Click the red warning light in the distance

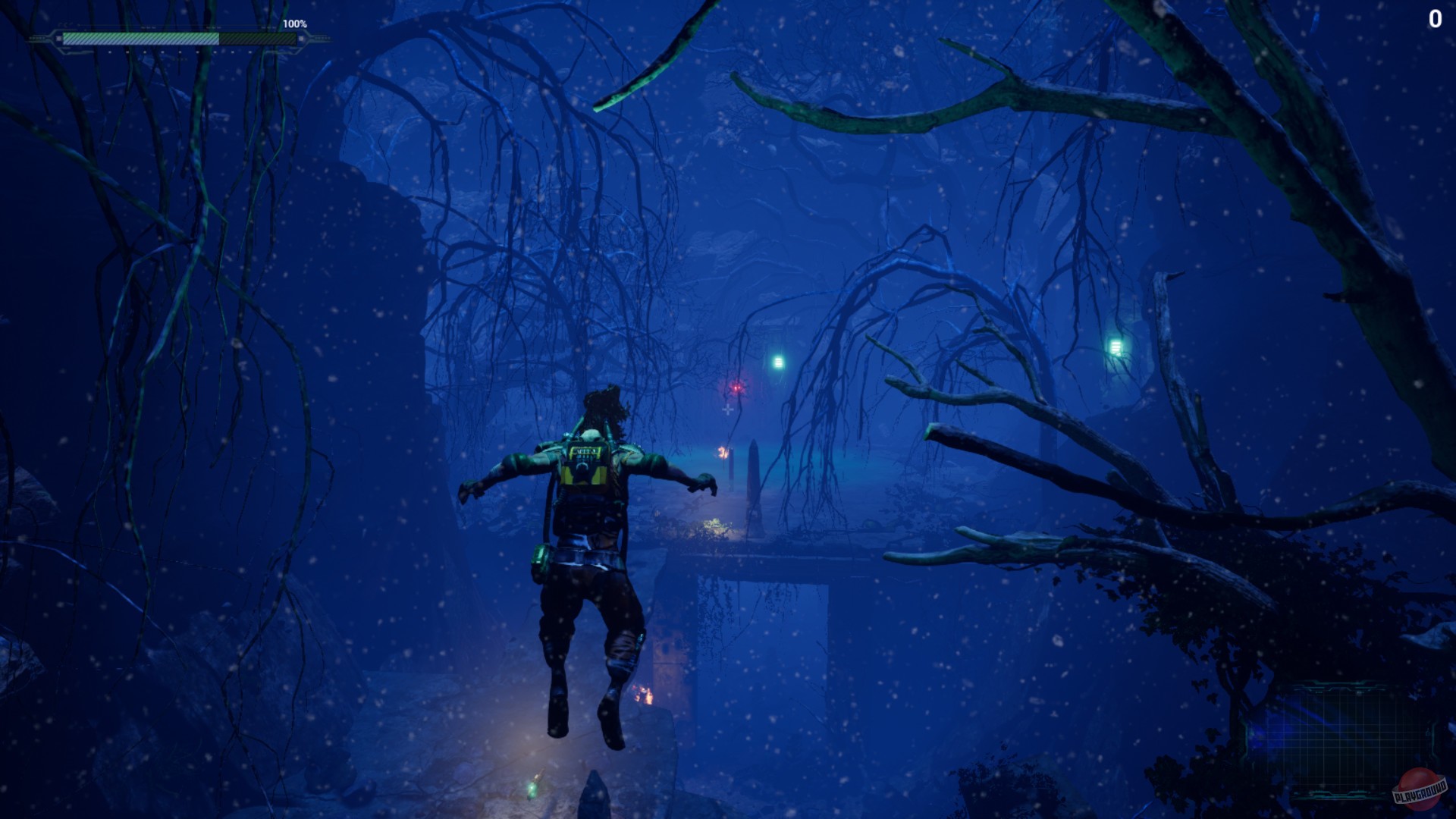(x=735, y=388)
